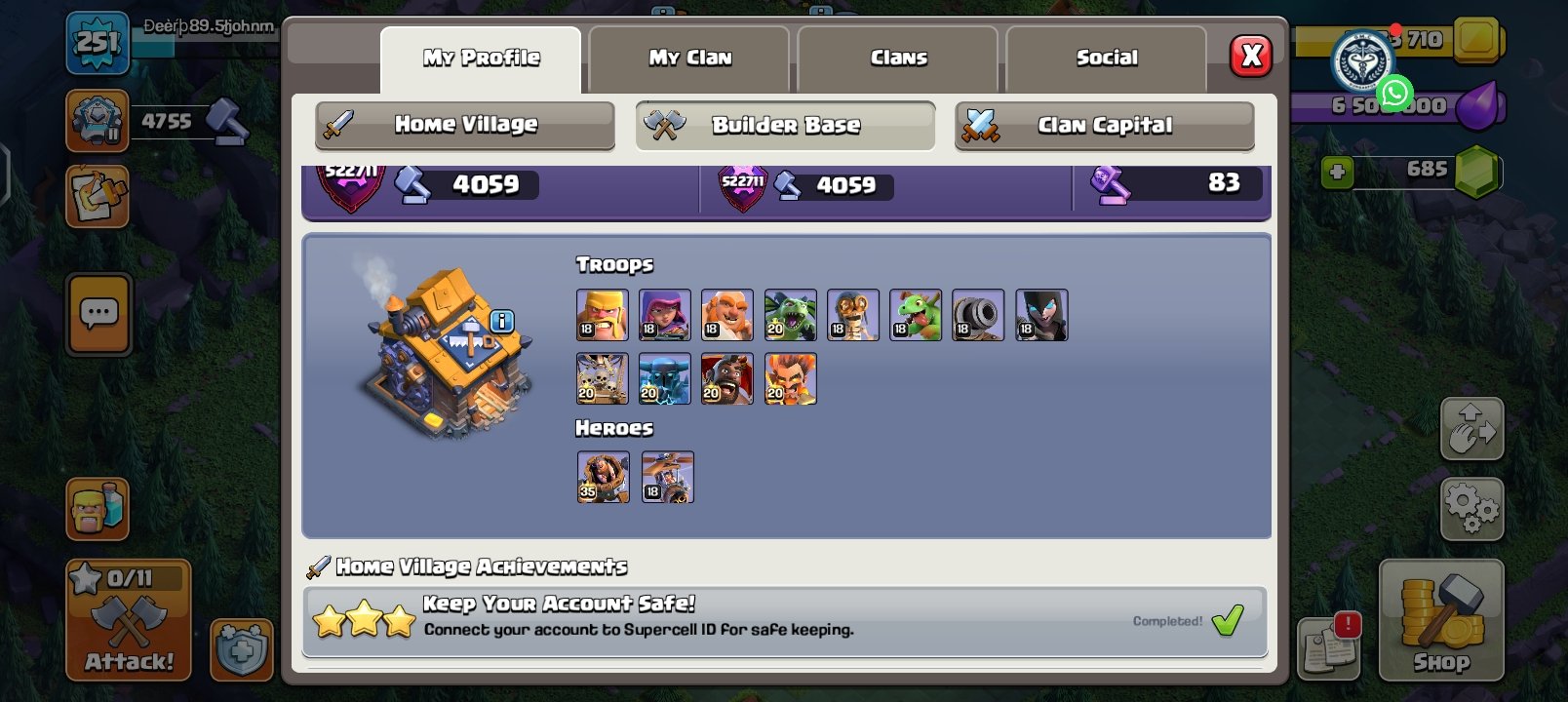Tap the green plus to buy more gems
Viewport: 1568px width, 702px height.
[x=1336, y=172]
